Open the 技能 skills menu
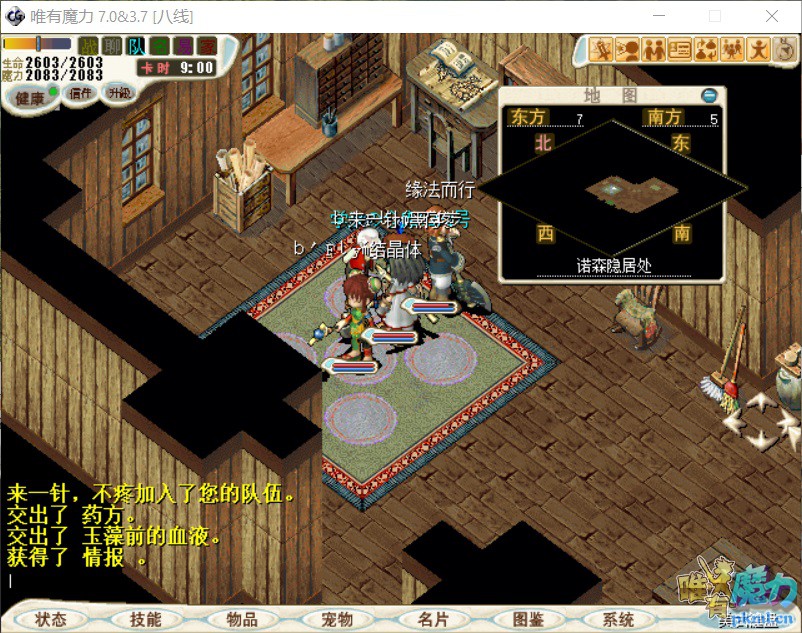 click(145, 619)
